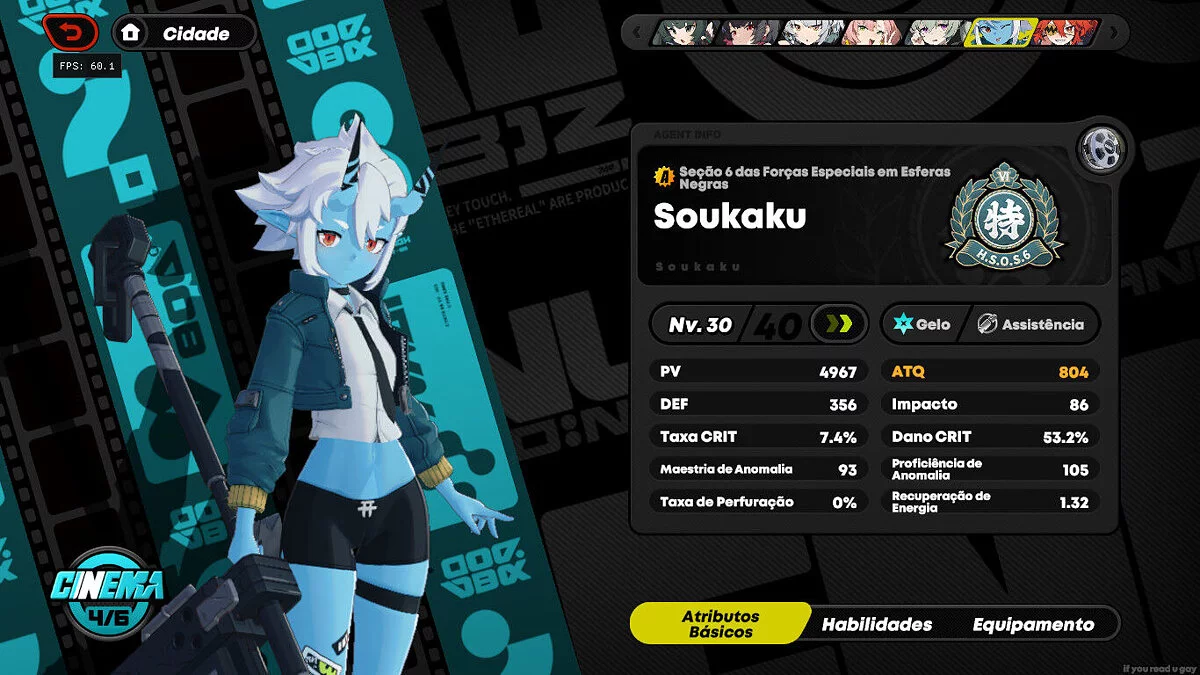Return to Cidade via the home button
Viewport: 1200px width, 675px height.
pos(183,33)
